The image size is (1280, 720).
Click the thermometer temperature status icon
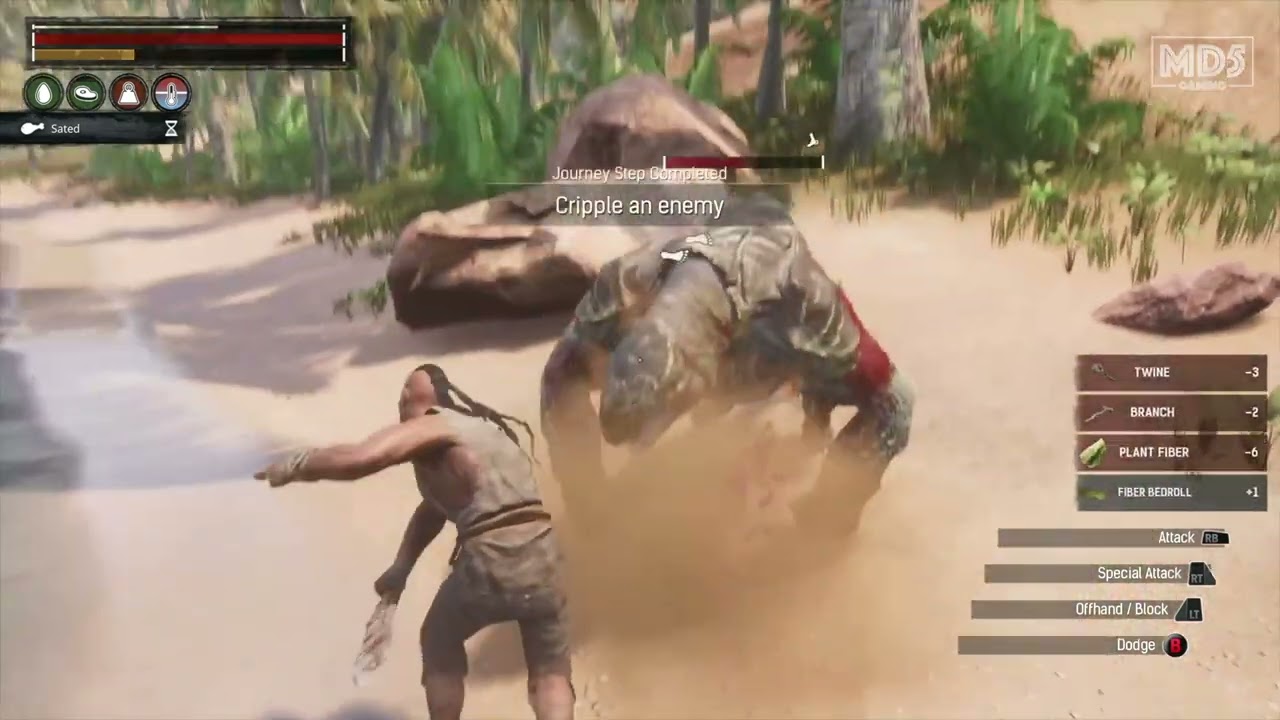pos(170,93)
